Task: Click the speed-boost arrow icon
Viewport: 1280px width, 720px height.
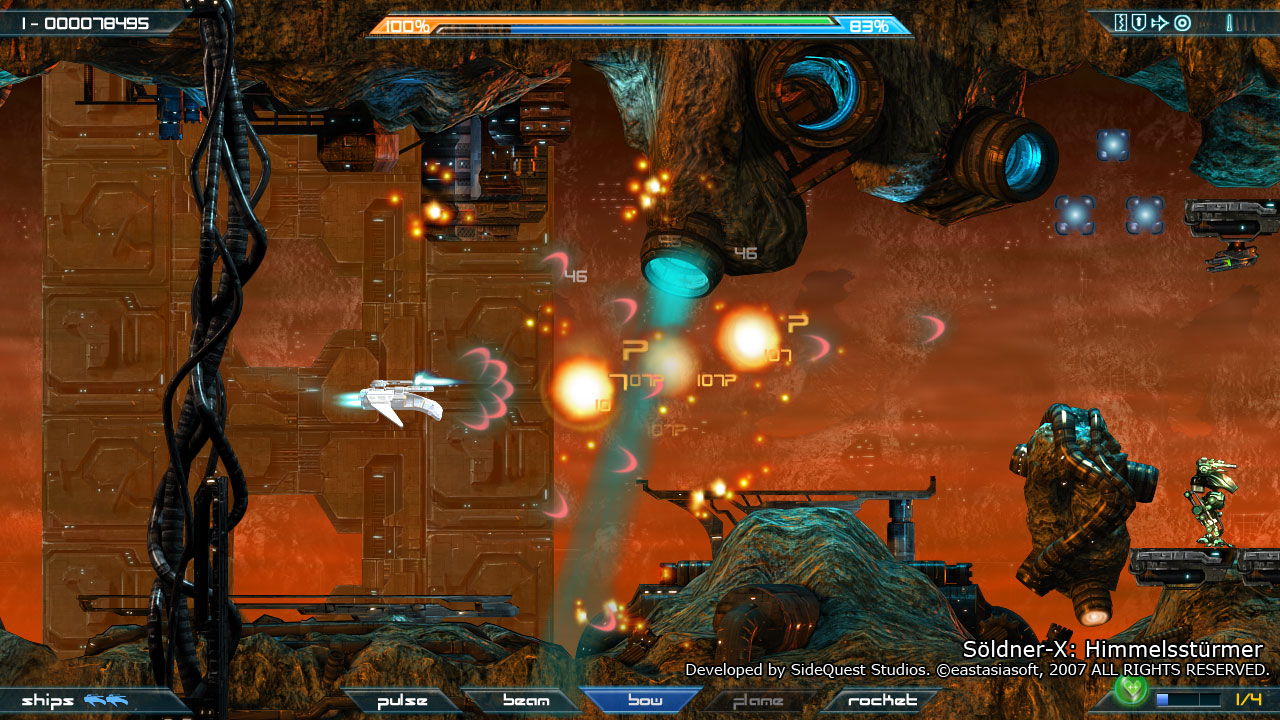Action: tap(1160, 21)
